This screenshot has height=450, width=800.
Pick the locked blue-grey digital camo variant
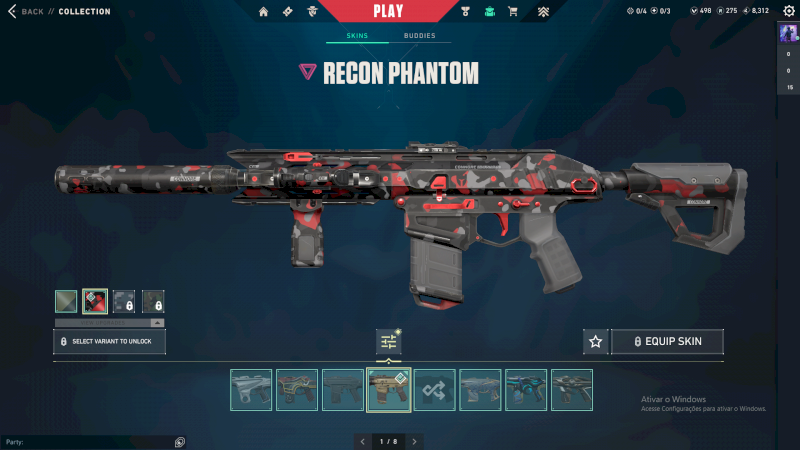click(124, 301)
